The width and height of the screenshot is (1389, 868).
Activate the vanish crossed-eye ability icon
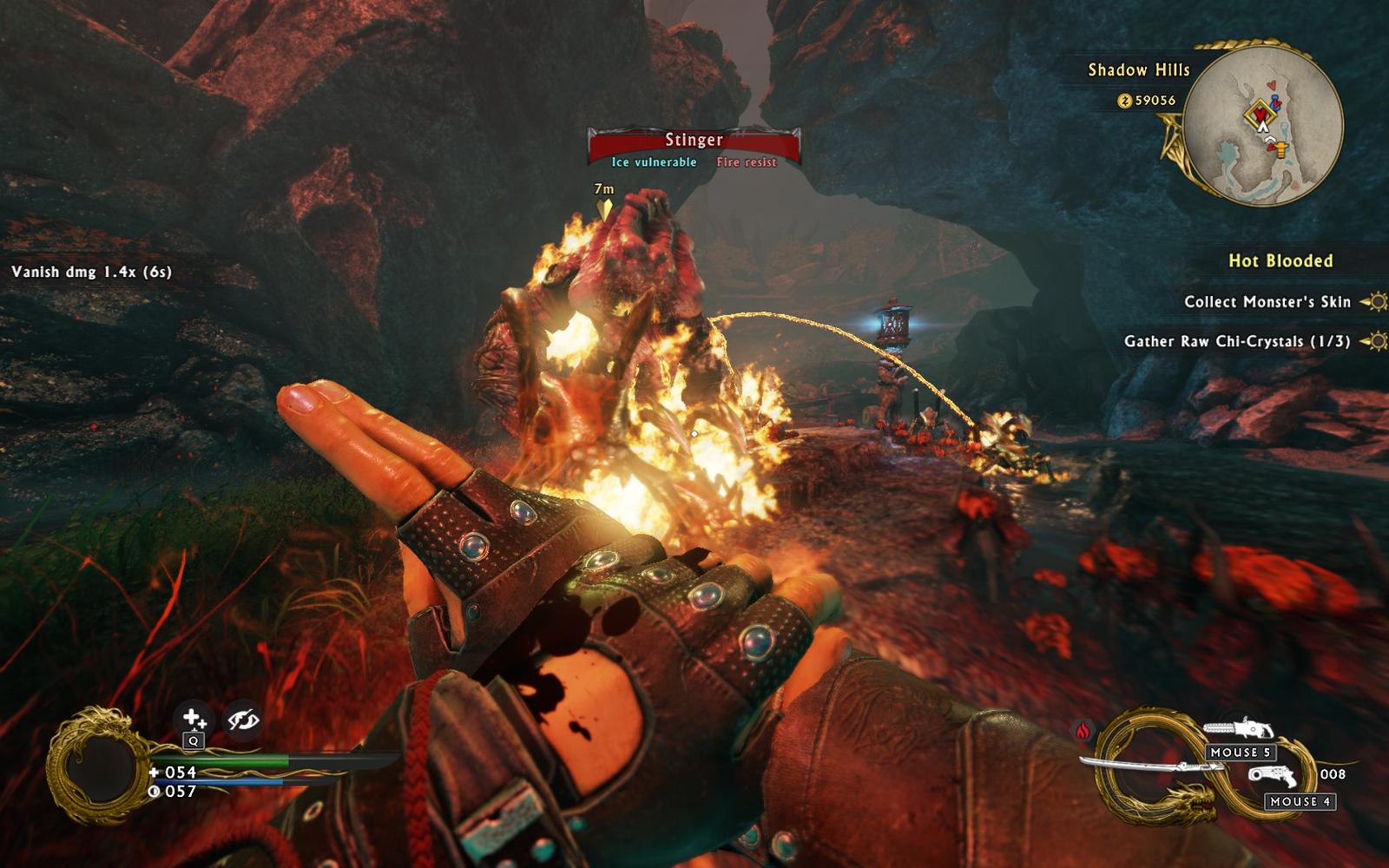(x=242, y=719)
